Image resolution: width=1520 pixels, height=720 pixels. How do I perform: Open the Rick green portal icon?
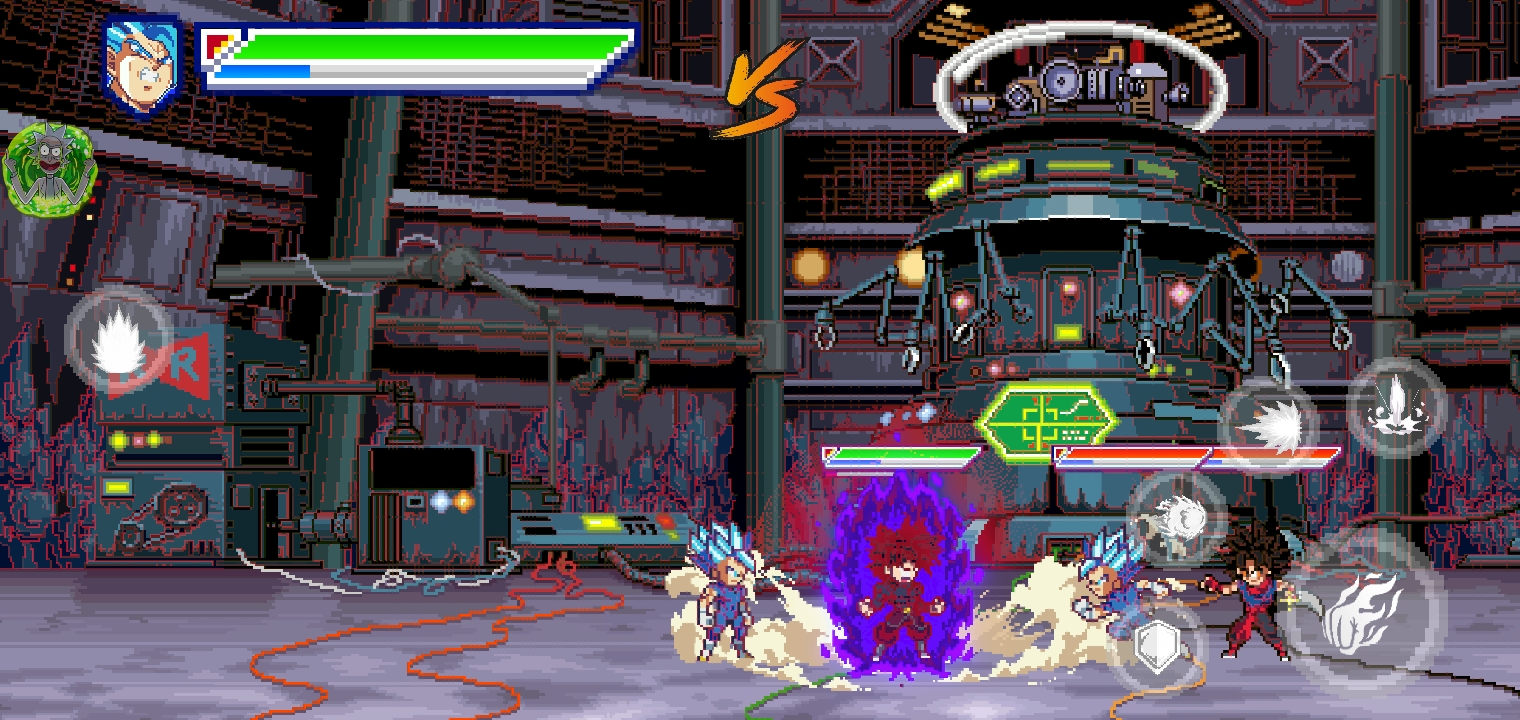click(x=49, y=168)
